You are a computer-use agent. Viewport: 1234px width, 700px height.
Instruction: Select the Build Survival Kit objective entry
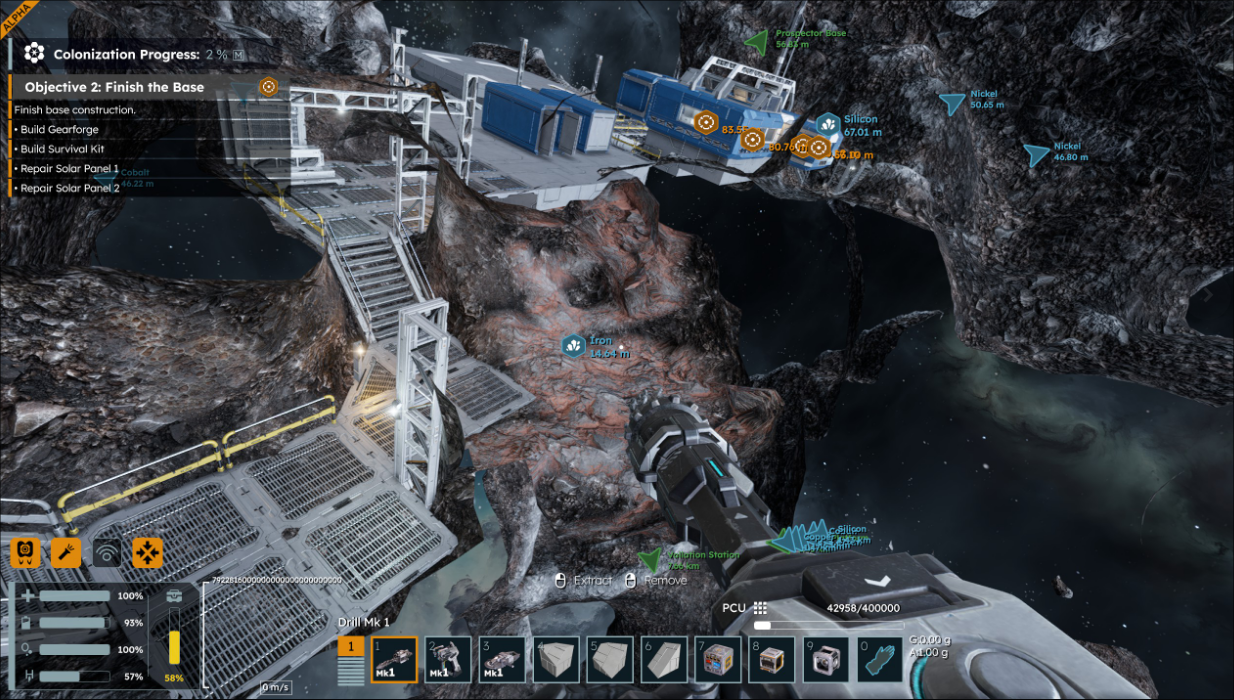pyautogui.click(x=63, y=148)
